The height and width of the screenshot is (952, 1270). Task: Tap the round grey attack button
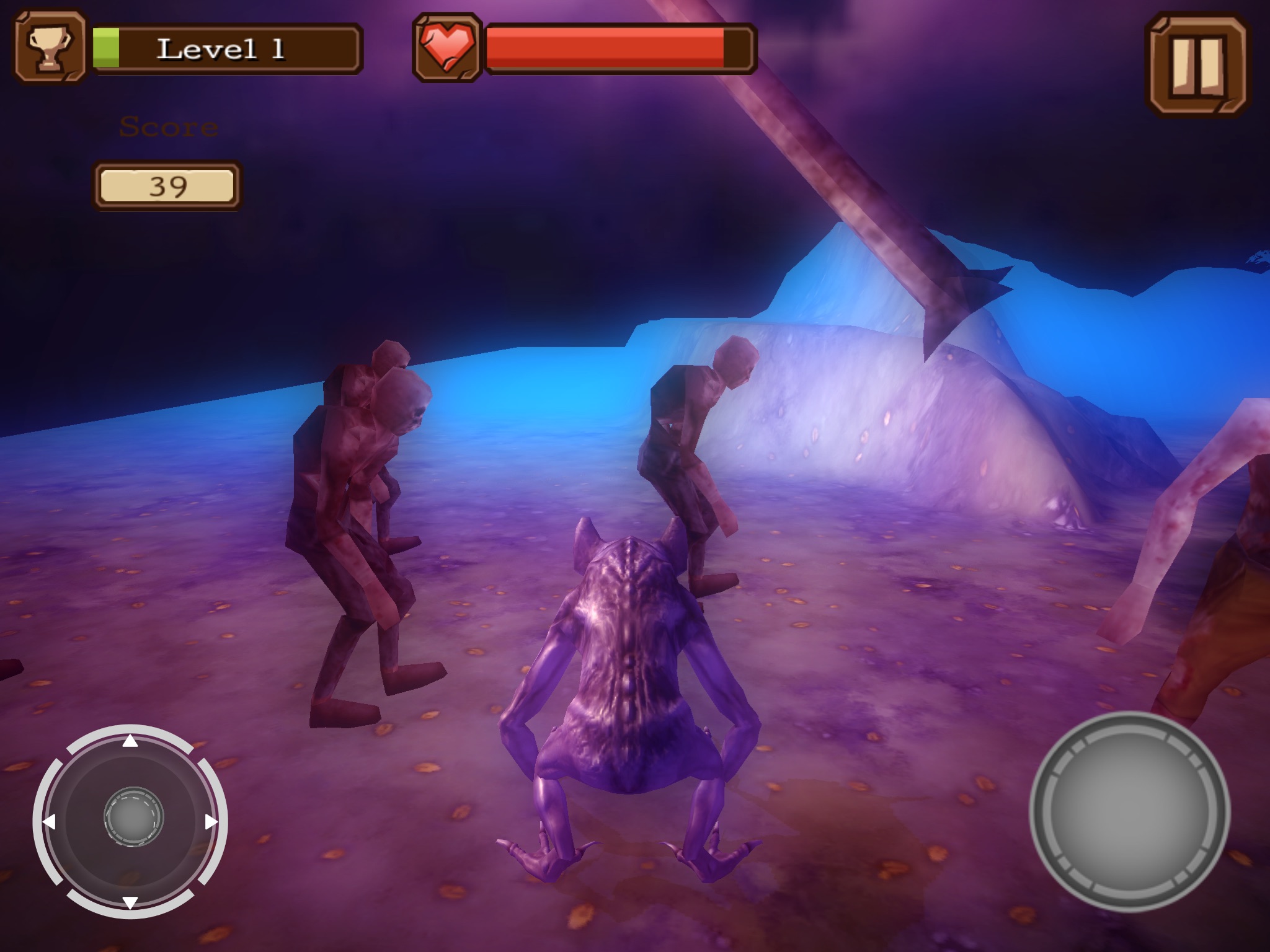1129,811
